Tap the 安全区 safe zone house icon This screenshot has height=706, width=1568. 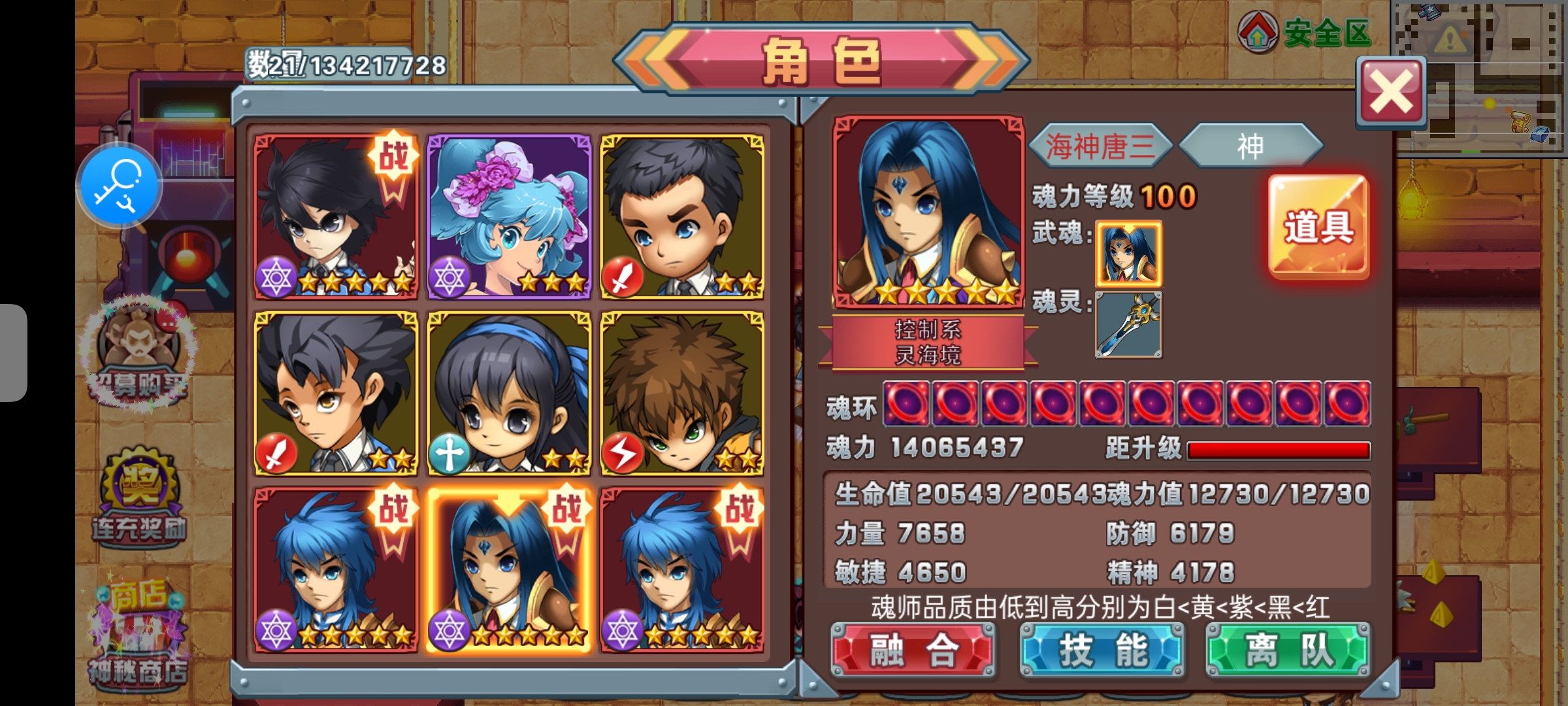pos(1258,33)
